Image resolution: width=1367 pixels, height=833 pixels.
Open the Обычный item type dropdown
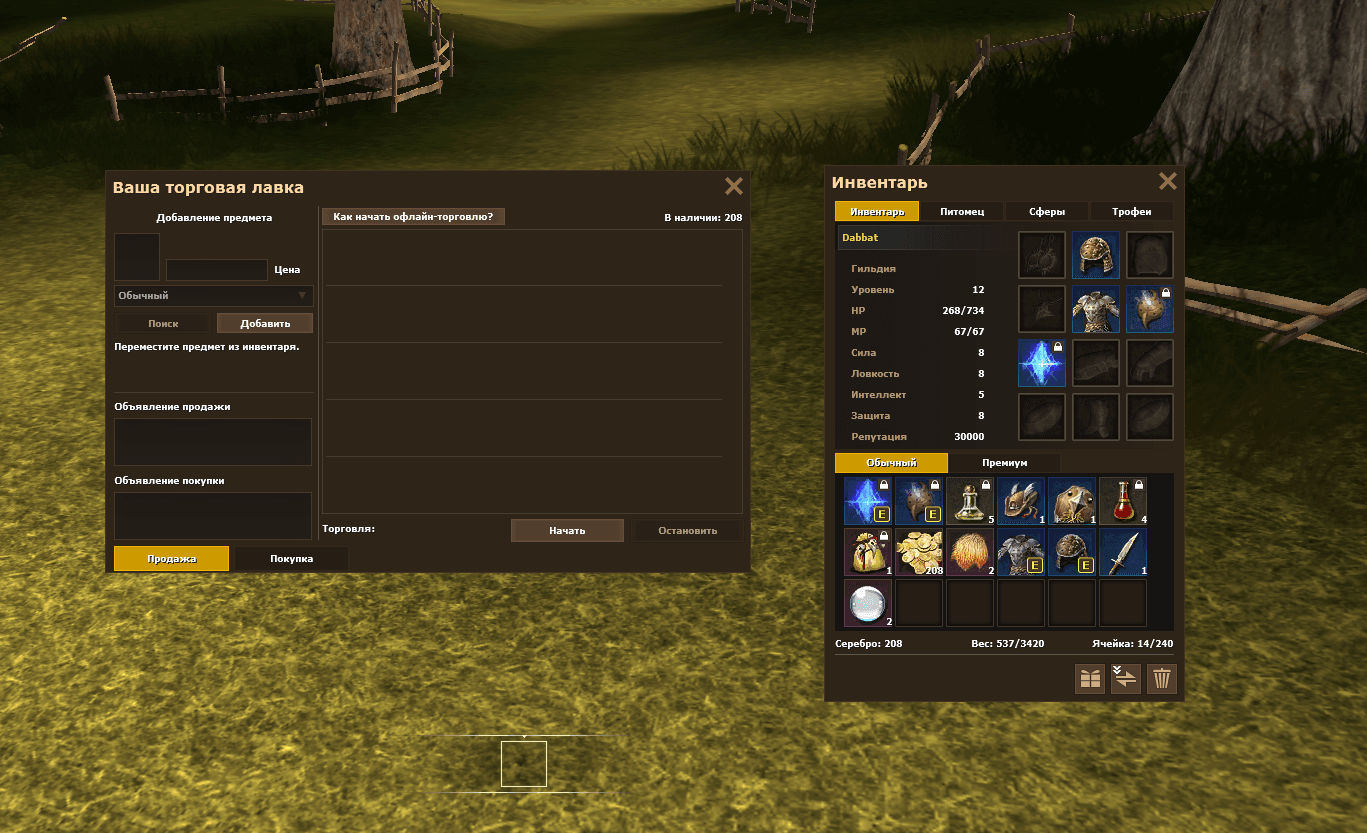(214, 296)
